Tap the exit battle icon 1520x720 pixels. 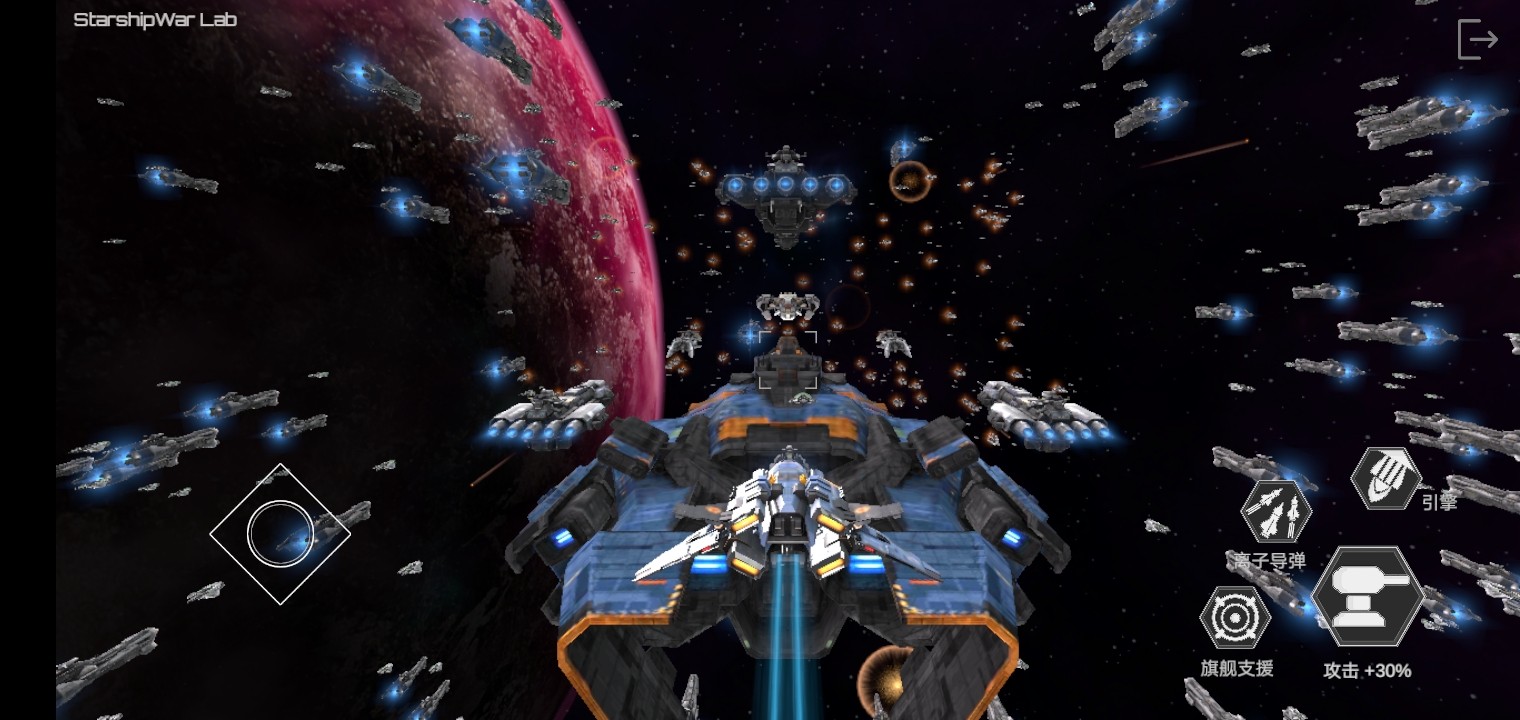pyautogui.click(x=1476, y=40)
